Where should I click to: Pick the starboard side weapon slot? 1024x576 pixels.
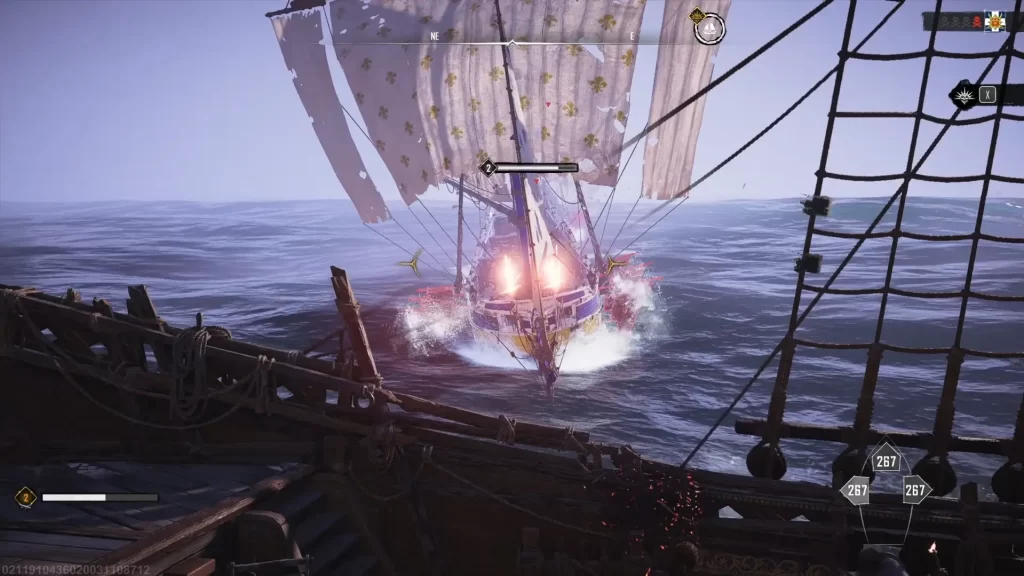[916, 490]
